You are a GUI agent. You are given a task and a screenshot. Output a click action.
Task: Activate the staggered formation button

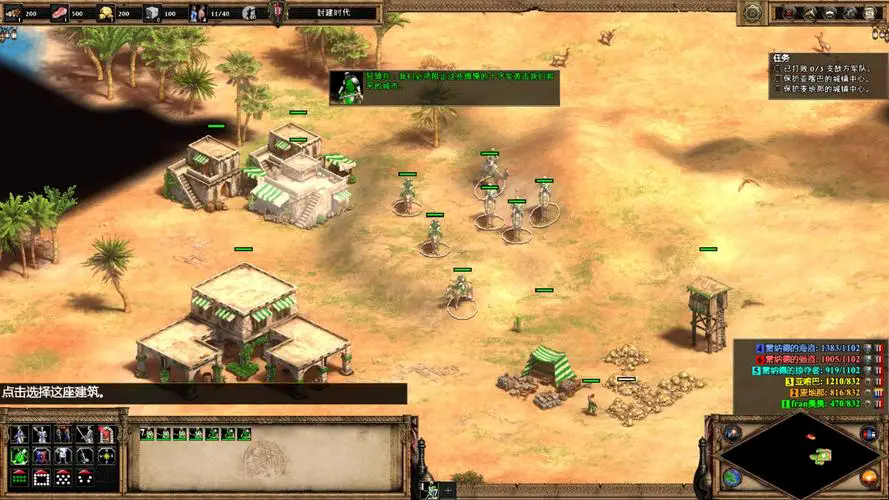click(63, 477)
